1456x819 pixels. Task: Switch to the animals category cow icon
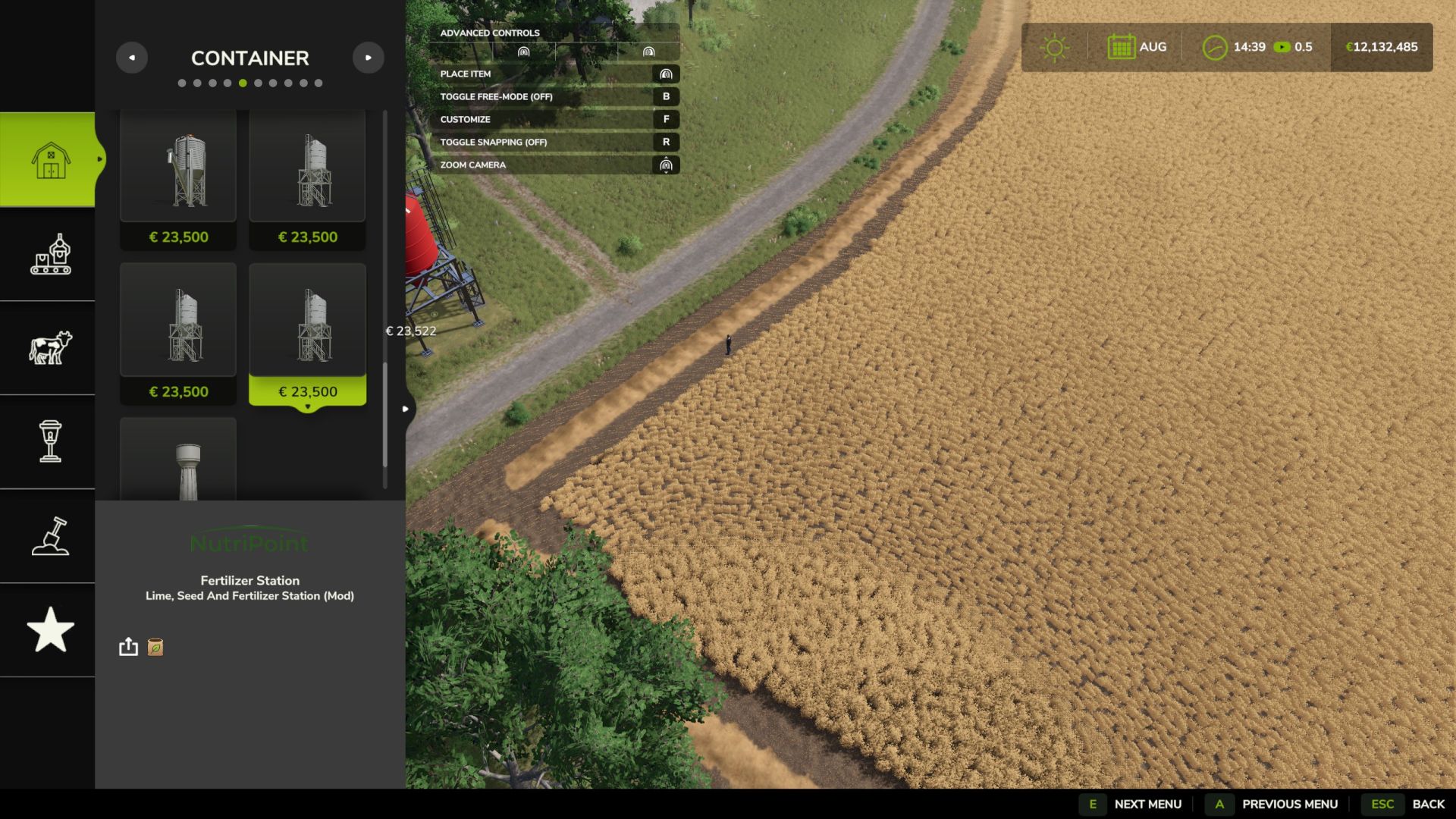50,347
